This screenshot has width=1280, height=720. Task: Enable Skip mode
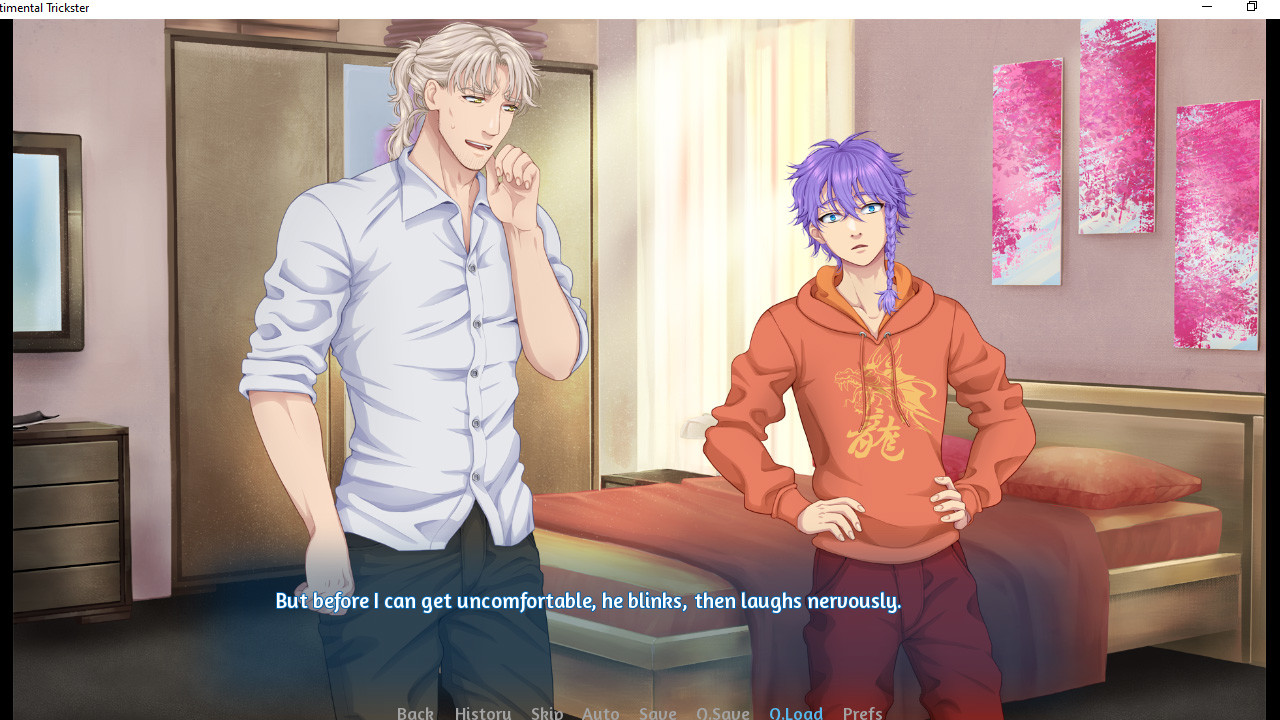tap(547, 712)
